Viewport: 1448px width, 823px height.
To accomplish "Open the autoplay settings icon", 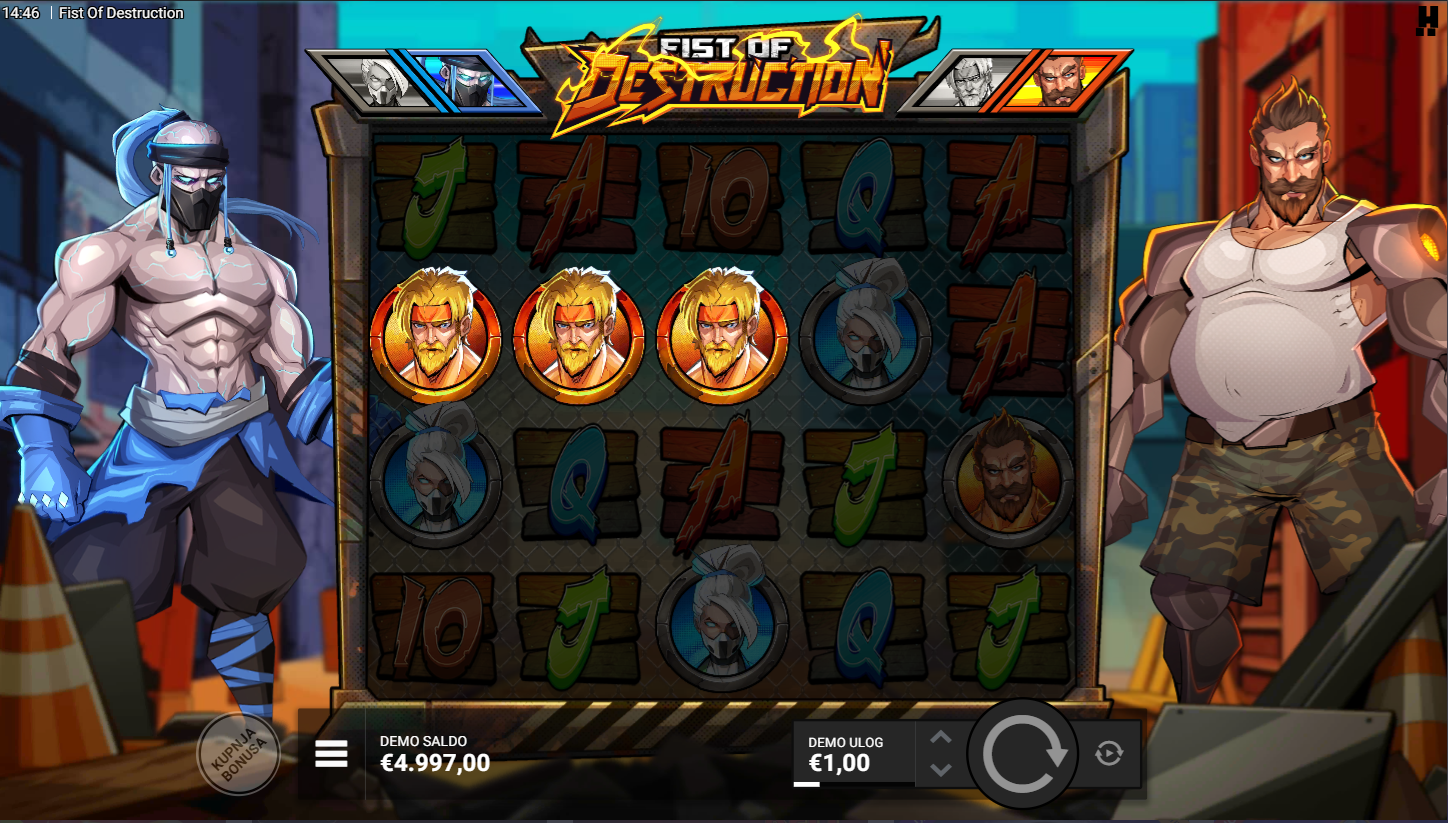I will (x=1108, y=753).
